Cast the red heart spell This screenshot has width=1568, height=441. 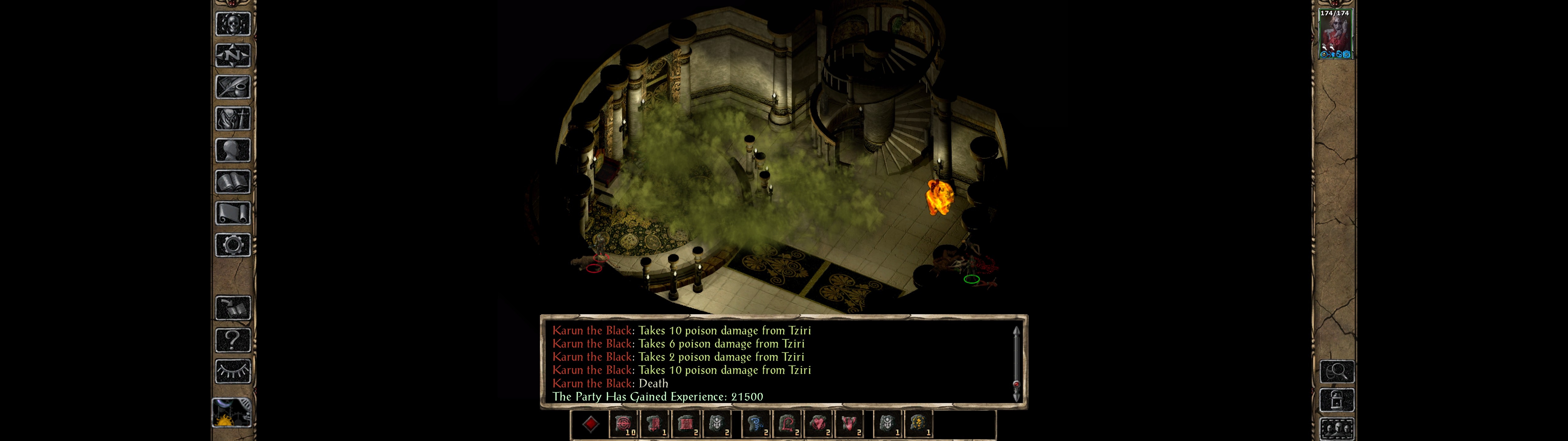[x=819, y=424]
